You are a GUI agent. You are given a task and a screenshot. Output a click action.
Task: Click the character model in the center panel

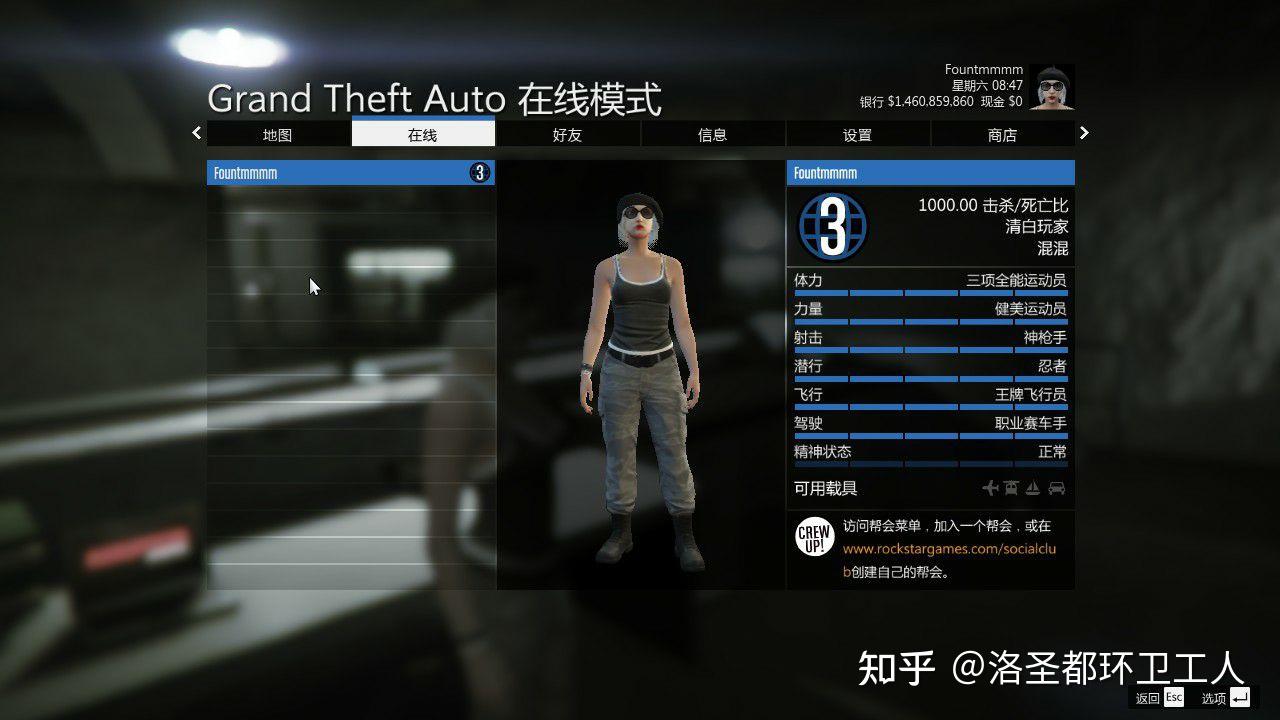tap(638, 380)
